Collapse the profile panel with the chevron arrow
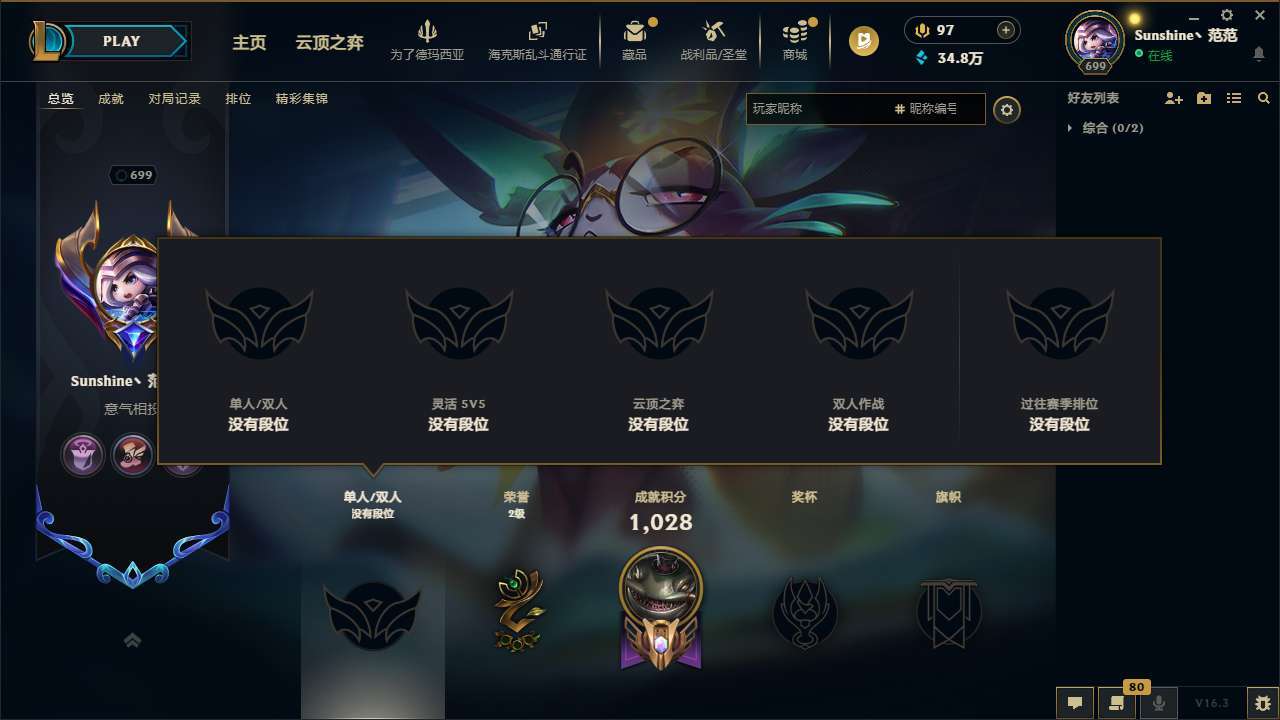 (x=133, y=640)
